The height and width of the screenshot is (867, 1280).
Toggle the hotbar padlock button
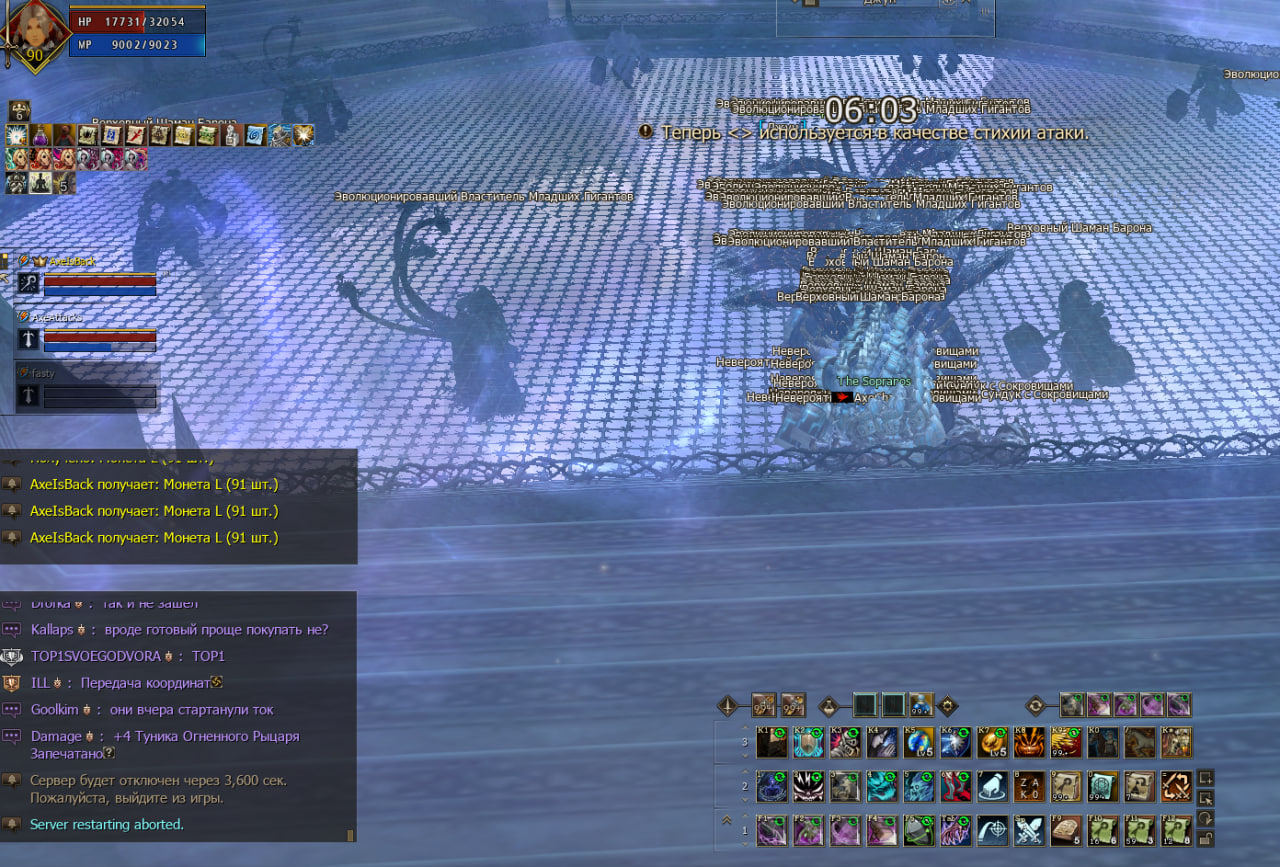click(x=1206, y=841)
